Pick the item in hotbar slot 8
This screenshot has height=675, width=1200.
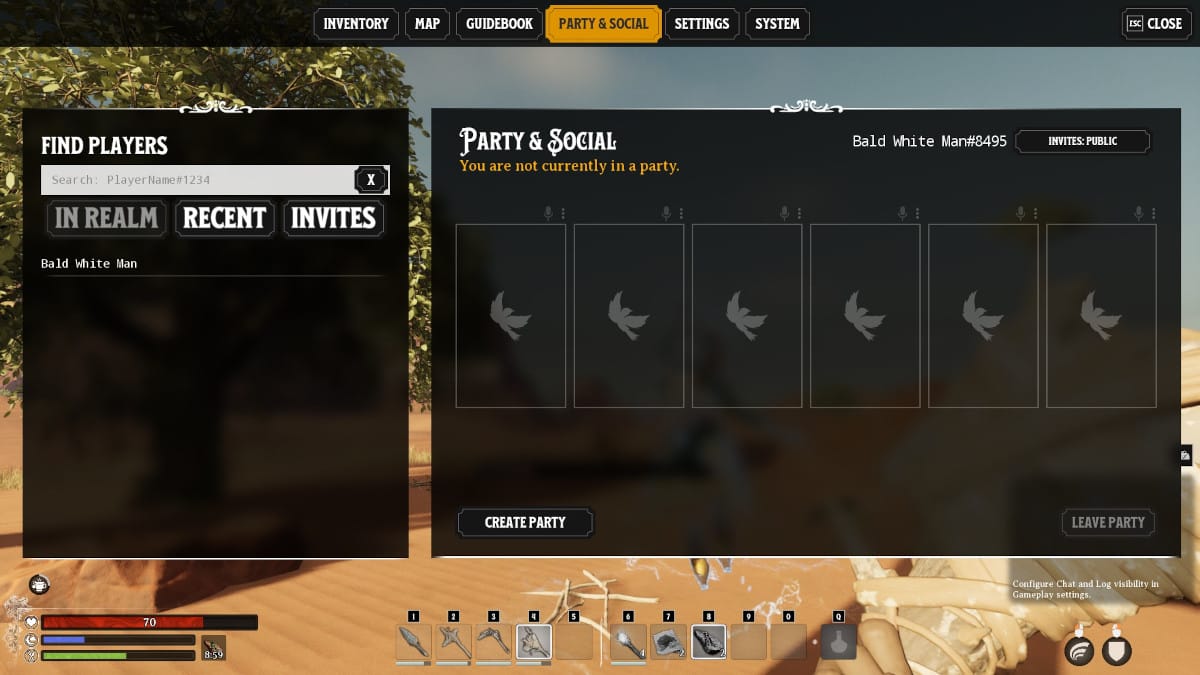point(708,641)
